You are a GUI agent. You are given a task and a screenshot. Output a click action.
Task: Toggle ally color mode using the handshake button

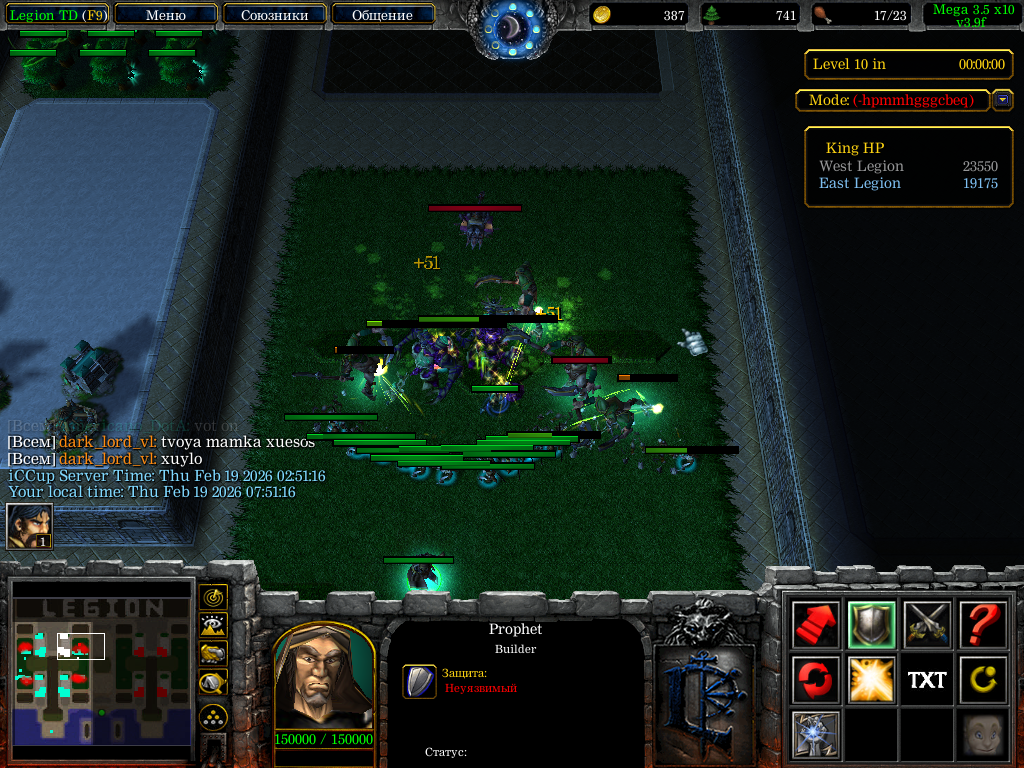(213, 654)
